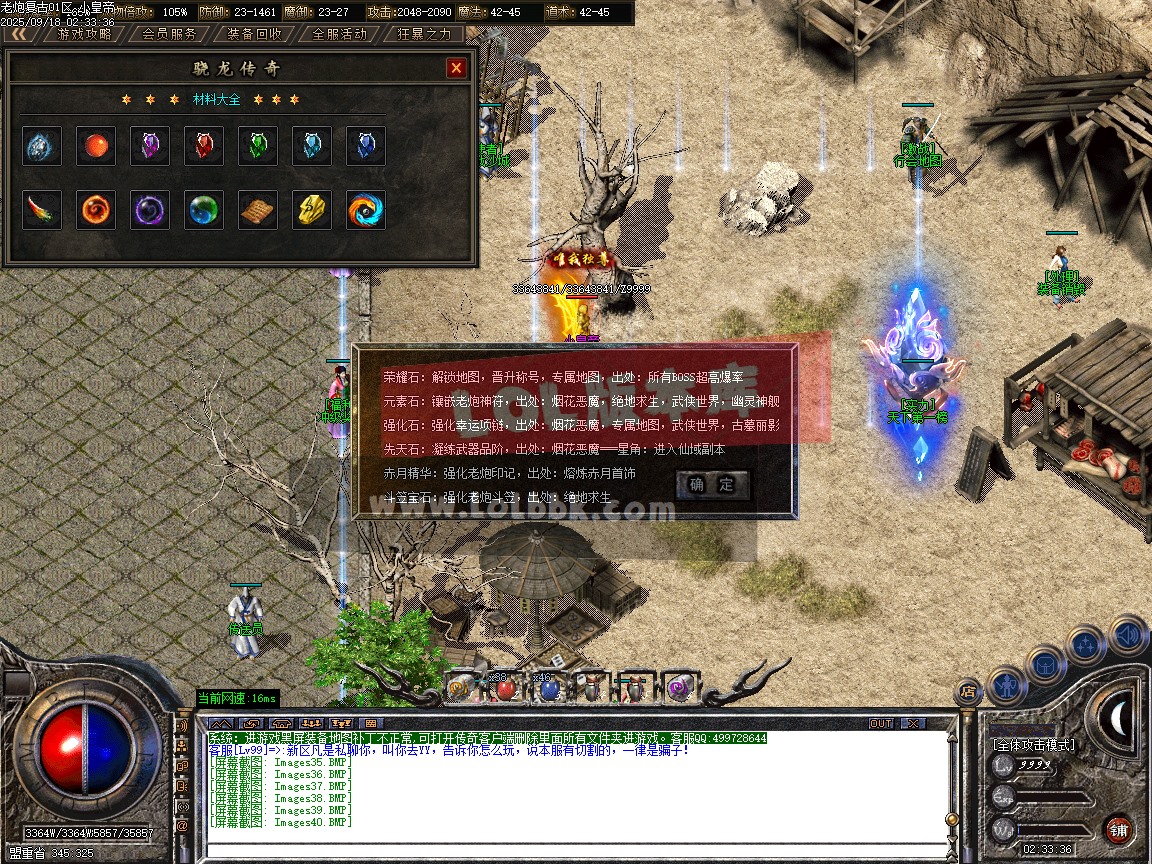Image resolution: width=1152 pixels, height=864 pixels.
Task: Click the green-blue yin-yang orb material
Action: [x=204, y=210]
